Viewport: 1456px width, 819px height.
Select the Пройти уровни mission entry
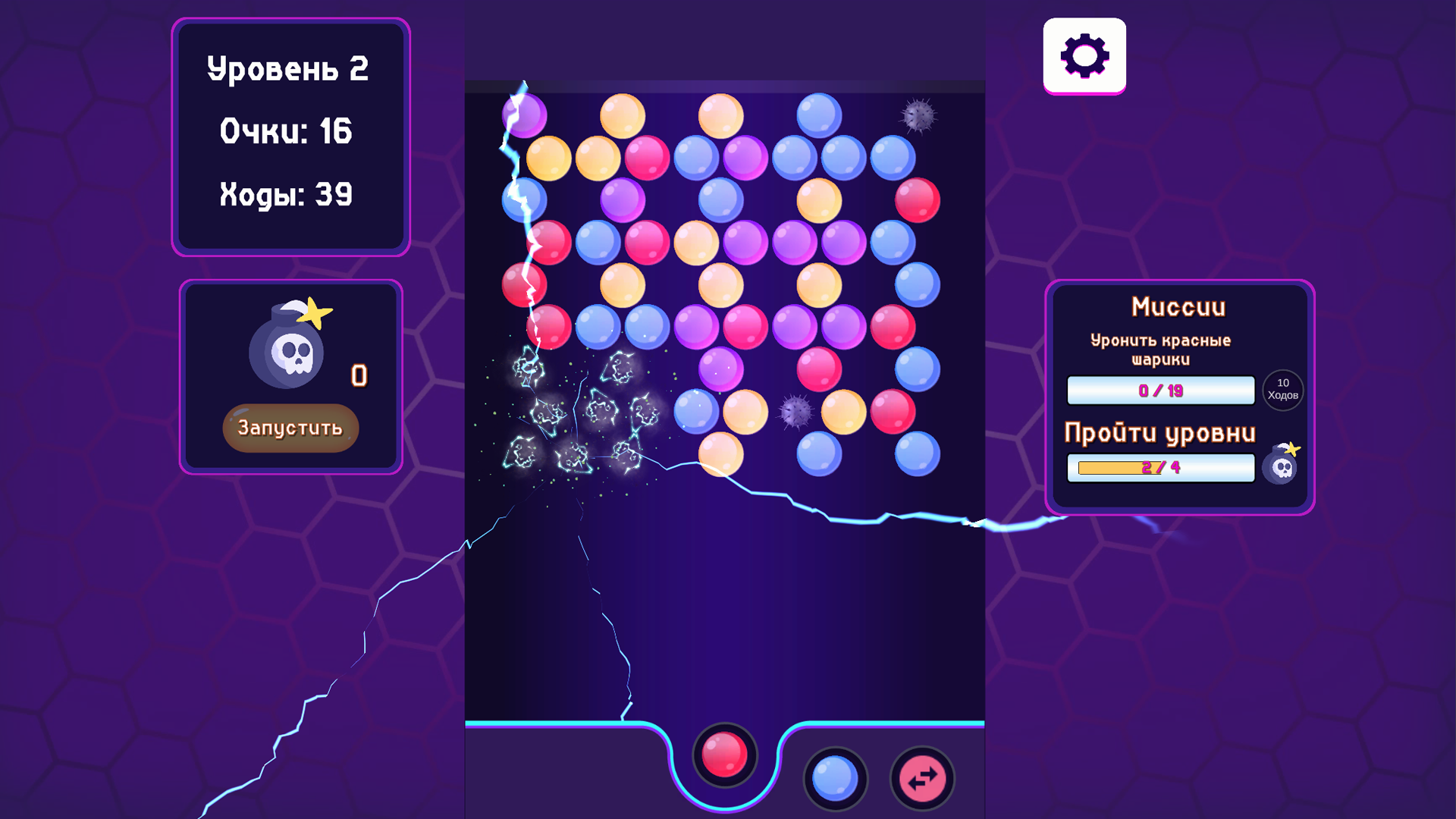[1161, 431]
